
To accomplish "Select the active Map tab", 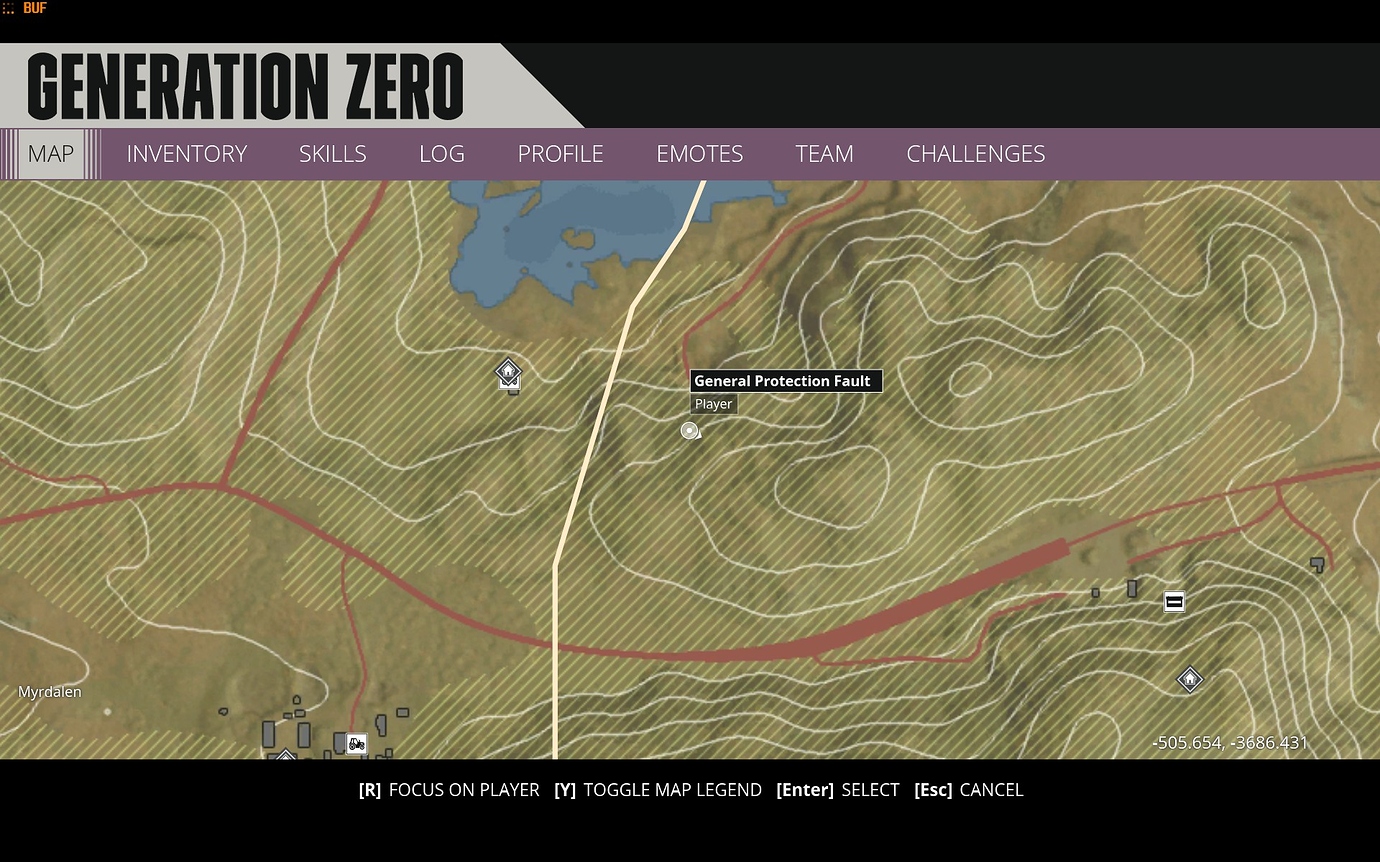I will [51, 154].
